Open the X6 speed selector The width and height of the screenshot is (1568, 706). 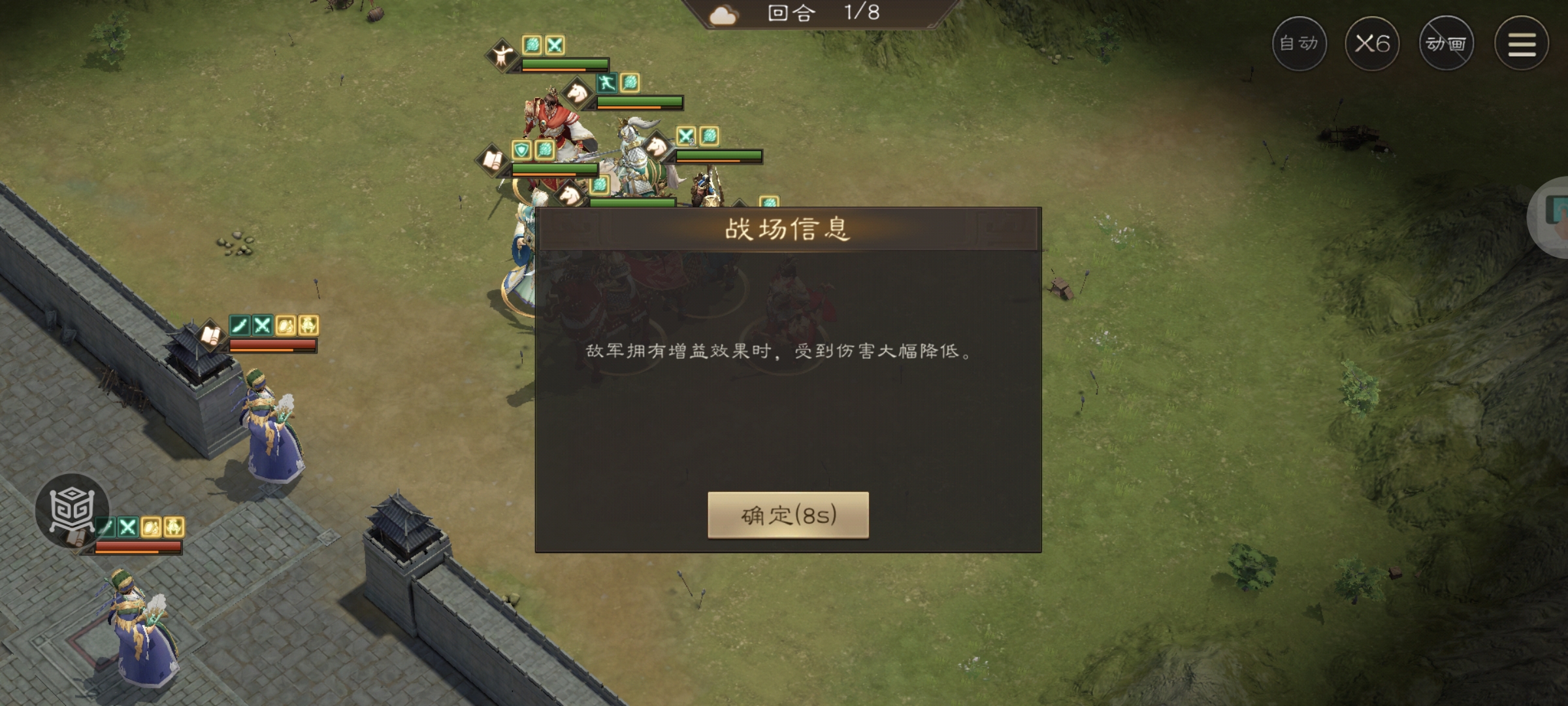coord(1375,44)
